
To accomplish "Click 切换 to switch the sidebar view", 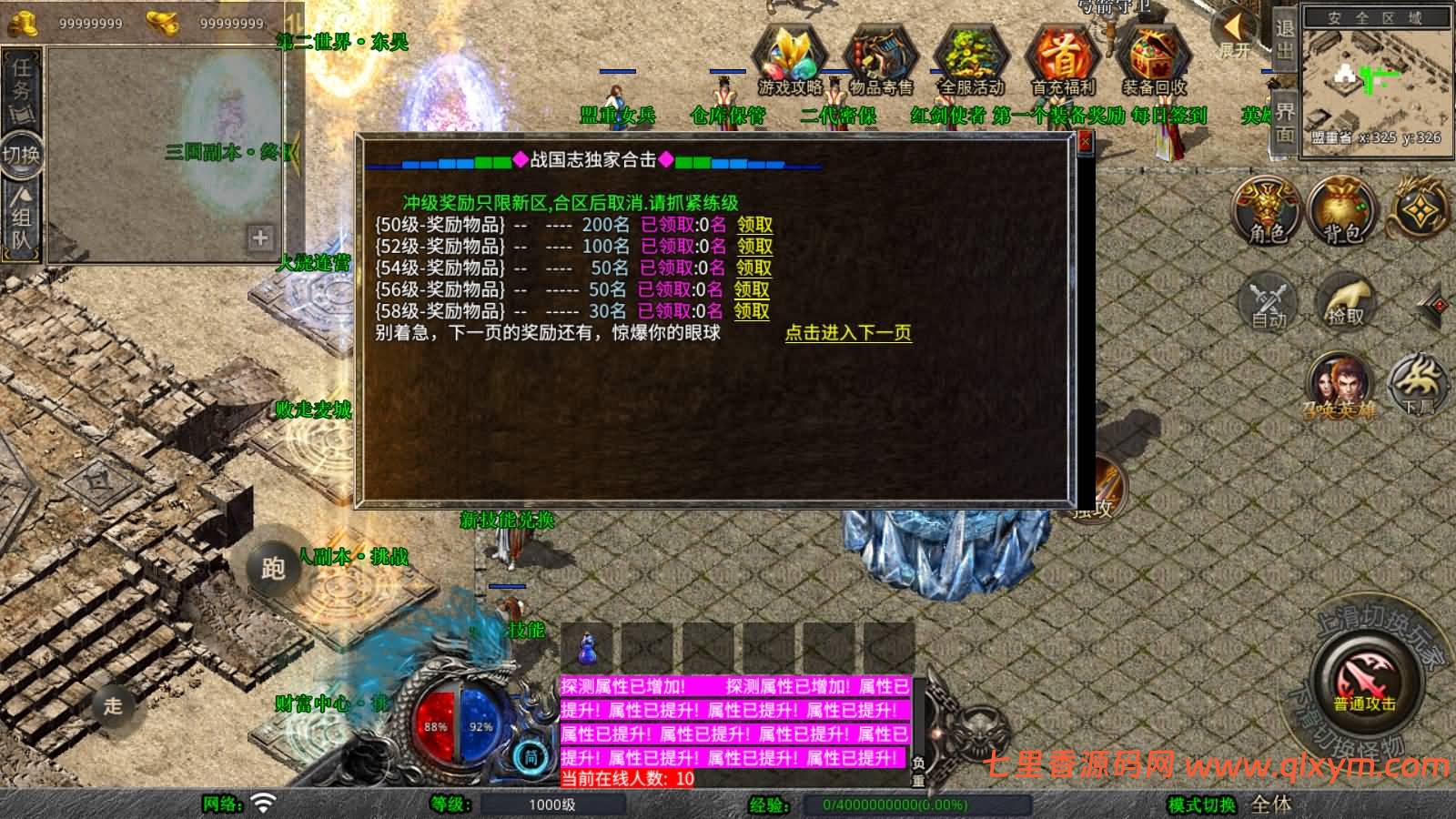I will 20,155.
